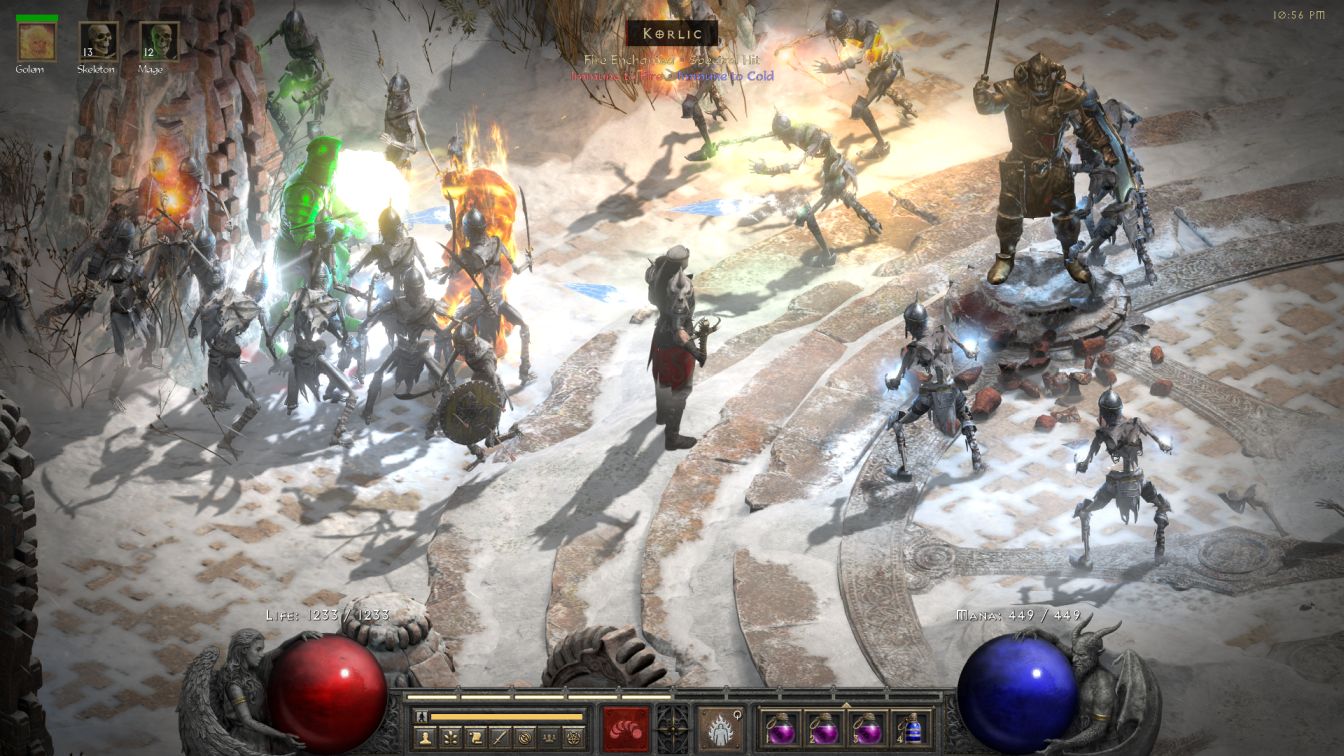Open the party screen group icon
The height and width of the screenshot is (756, 1344).
(x=549, y=738)
